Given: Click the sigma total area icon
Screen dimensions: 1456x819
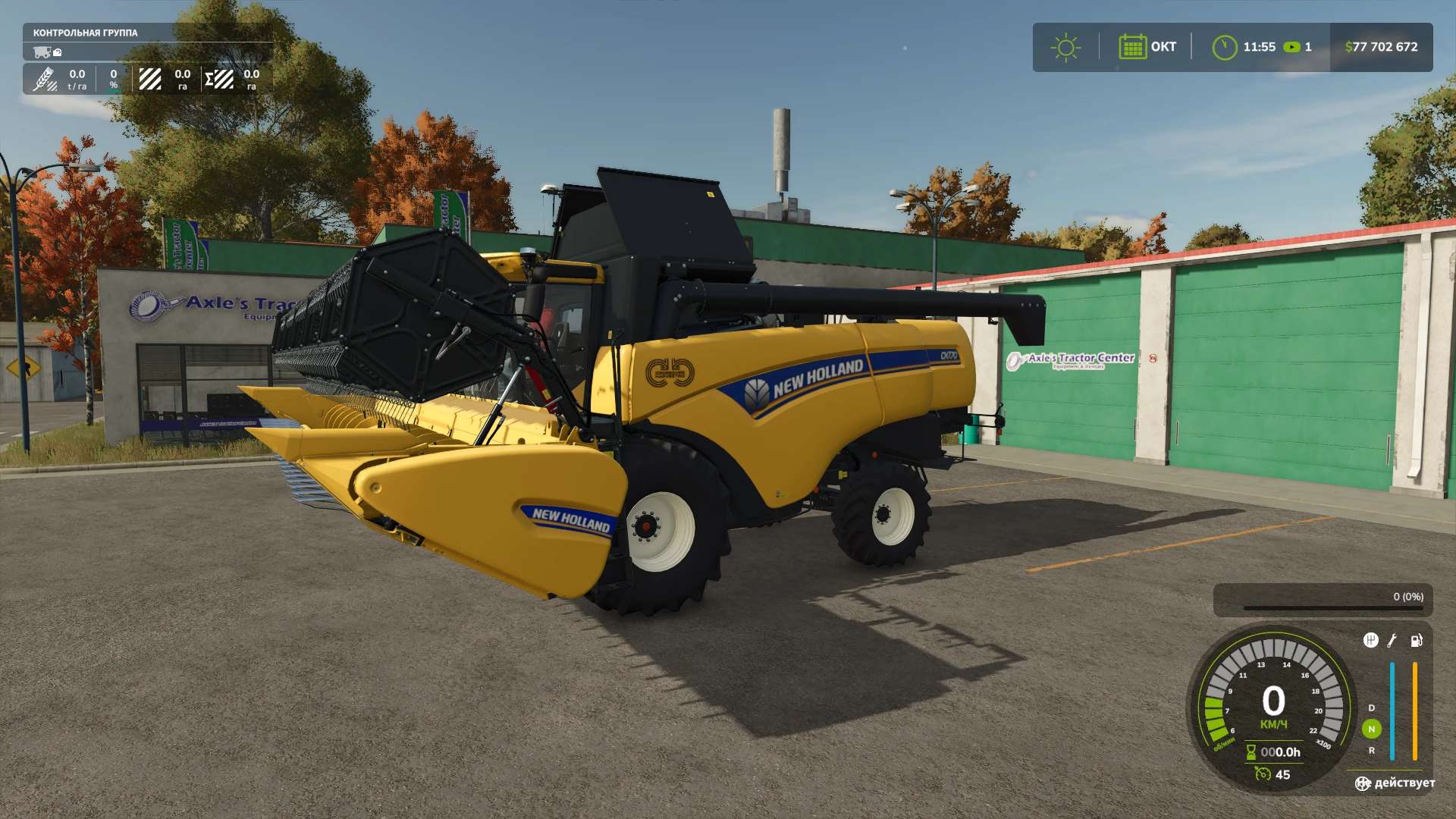Looking at the screenshot, I should click(x=219, y=79).
